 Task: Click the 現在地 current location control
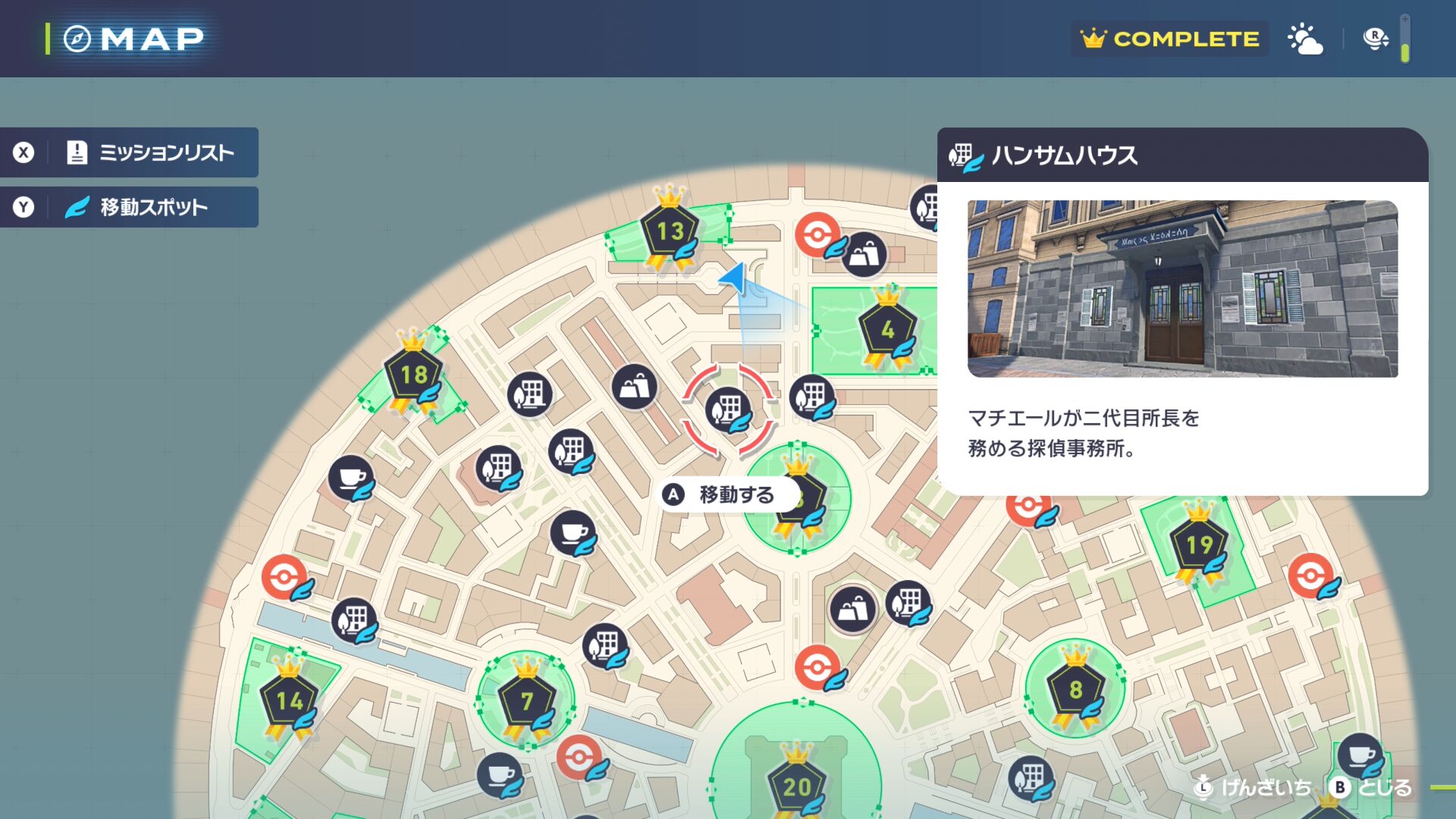(1254, 787)
